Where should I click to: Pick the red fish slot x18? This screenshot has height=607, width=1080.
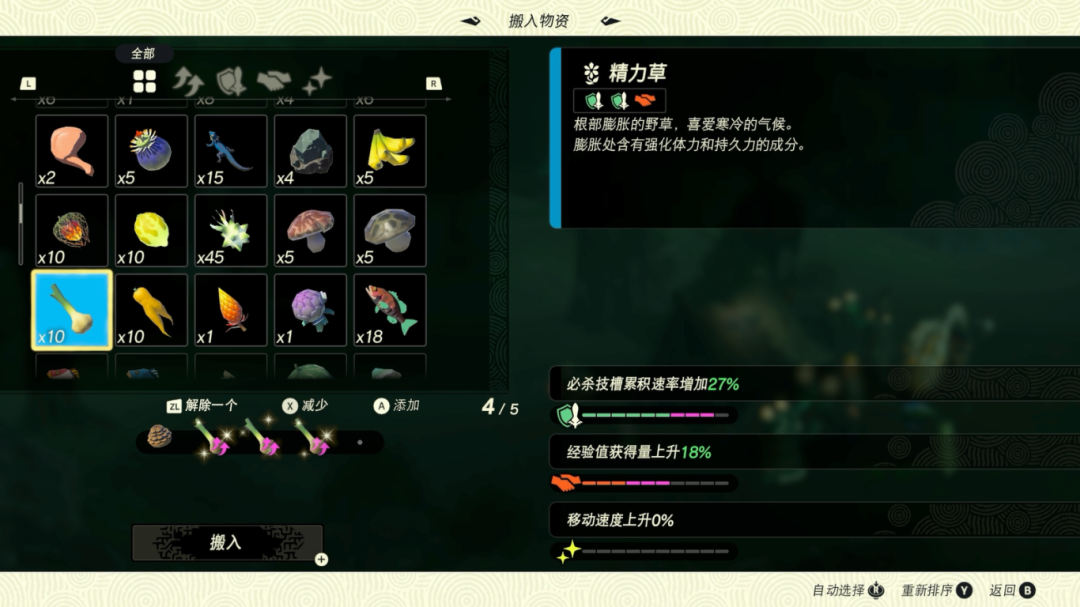(390, 310)
